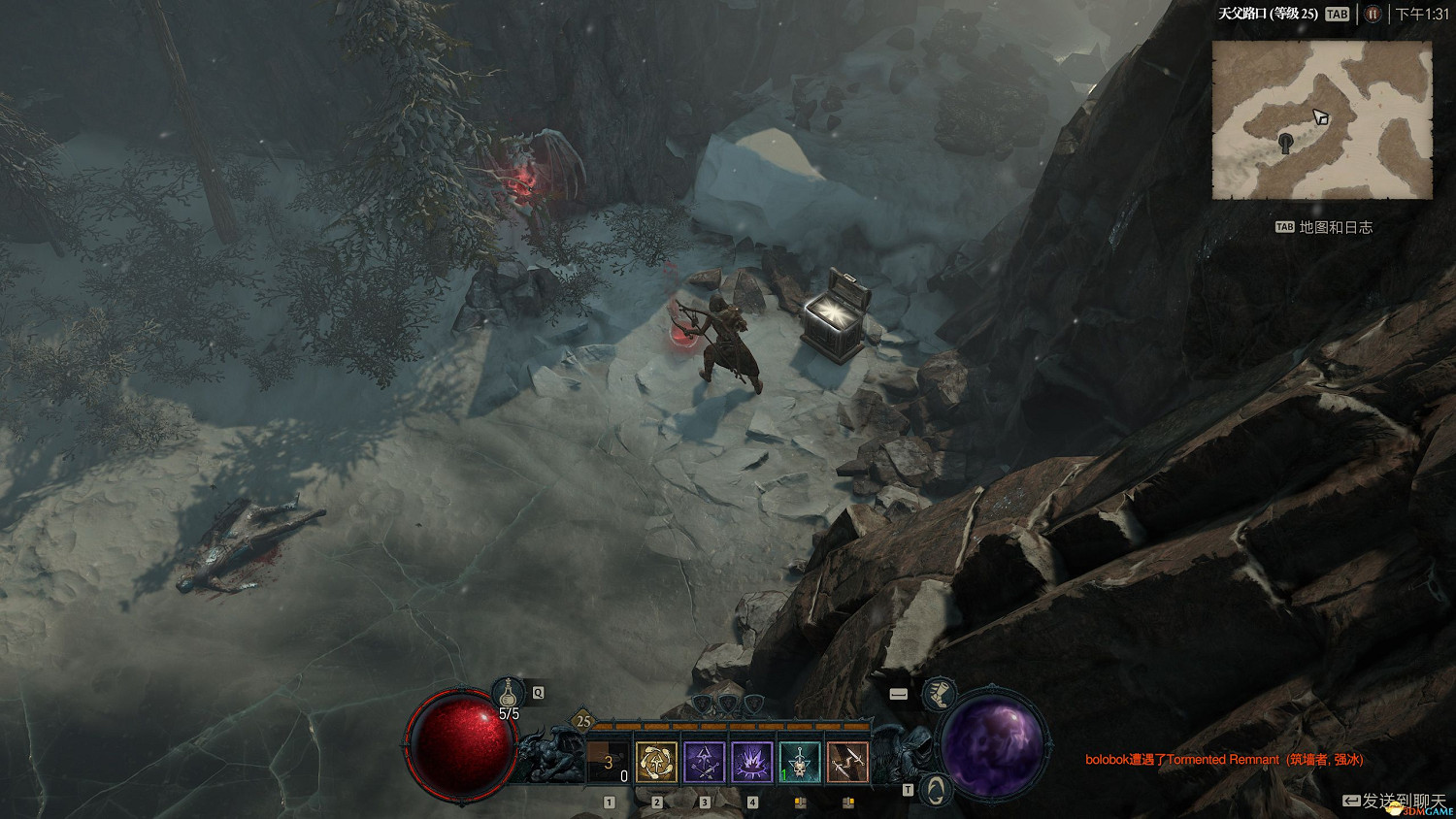This screenshot has height=819, width=1456.
Task: Trigger the purple spike burst skill
Action: 751,762
